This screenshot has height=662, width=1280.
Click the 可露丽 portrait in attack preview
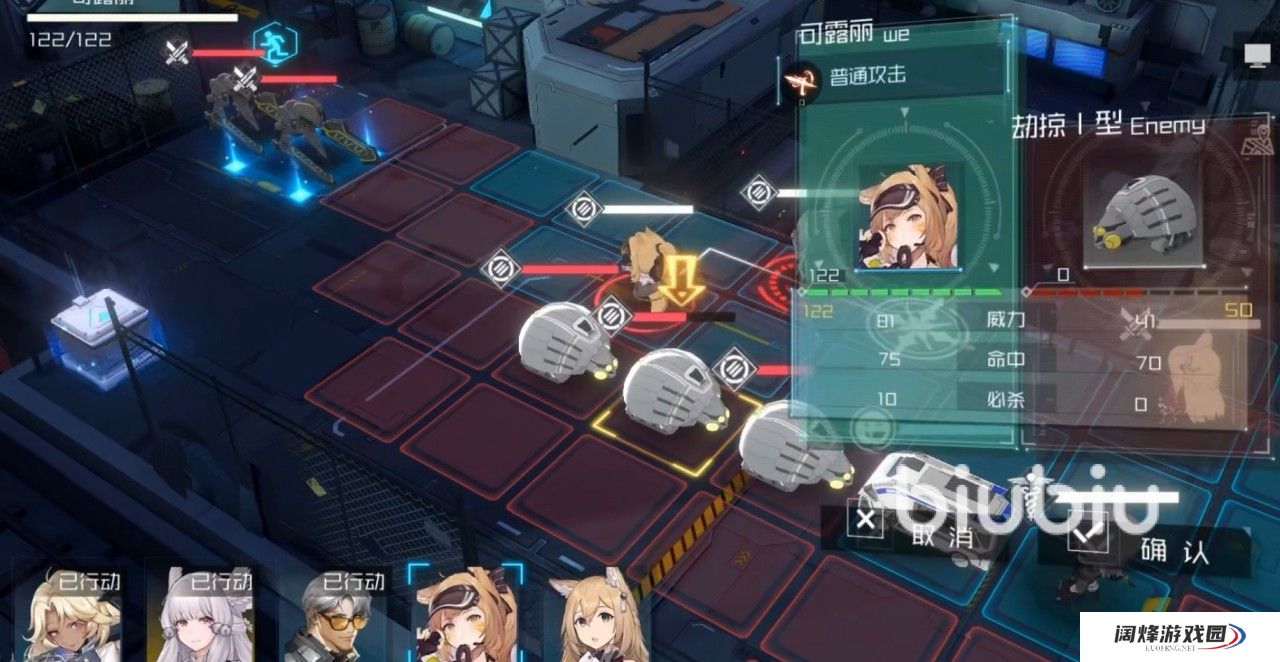907,215
